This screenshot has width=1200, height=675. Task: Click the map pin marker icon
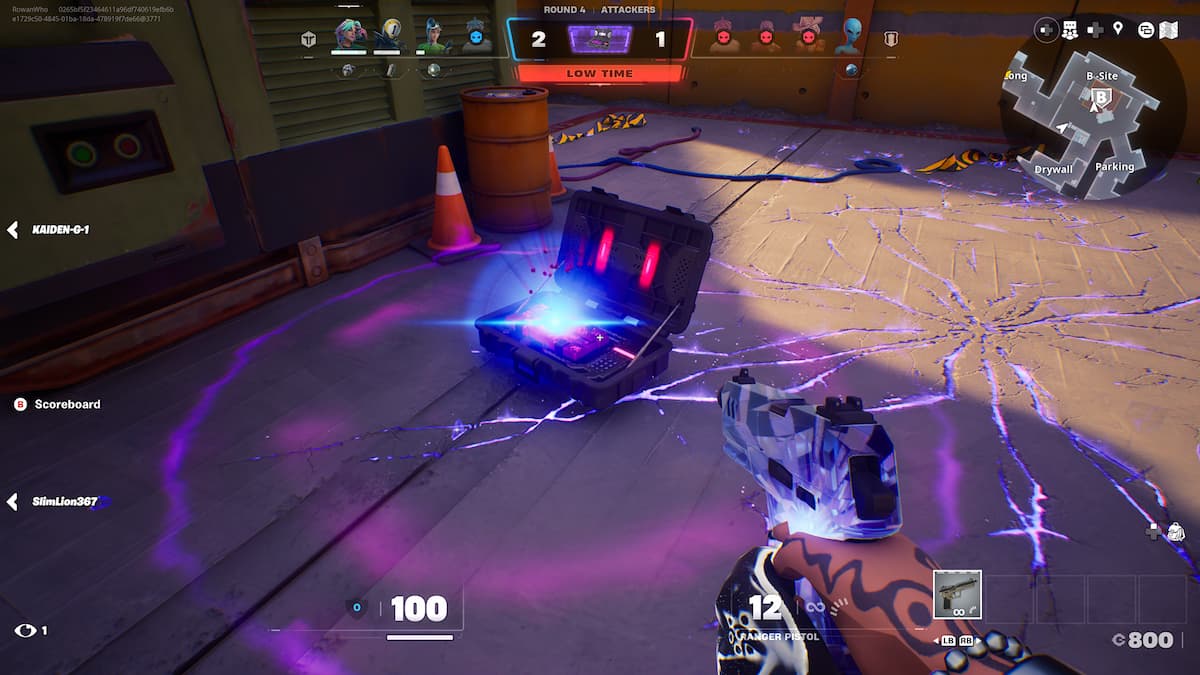1118,29
